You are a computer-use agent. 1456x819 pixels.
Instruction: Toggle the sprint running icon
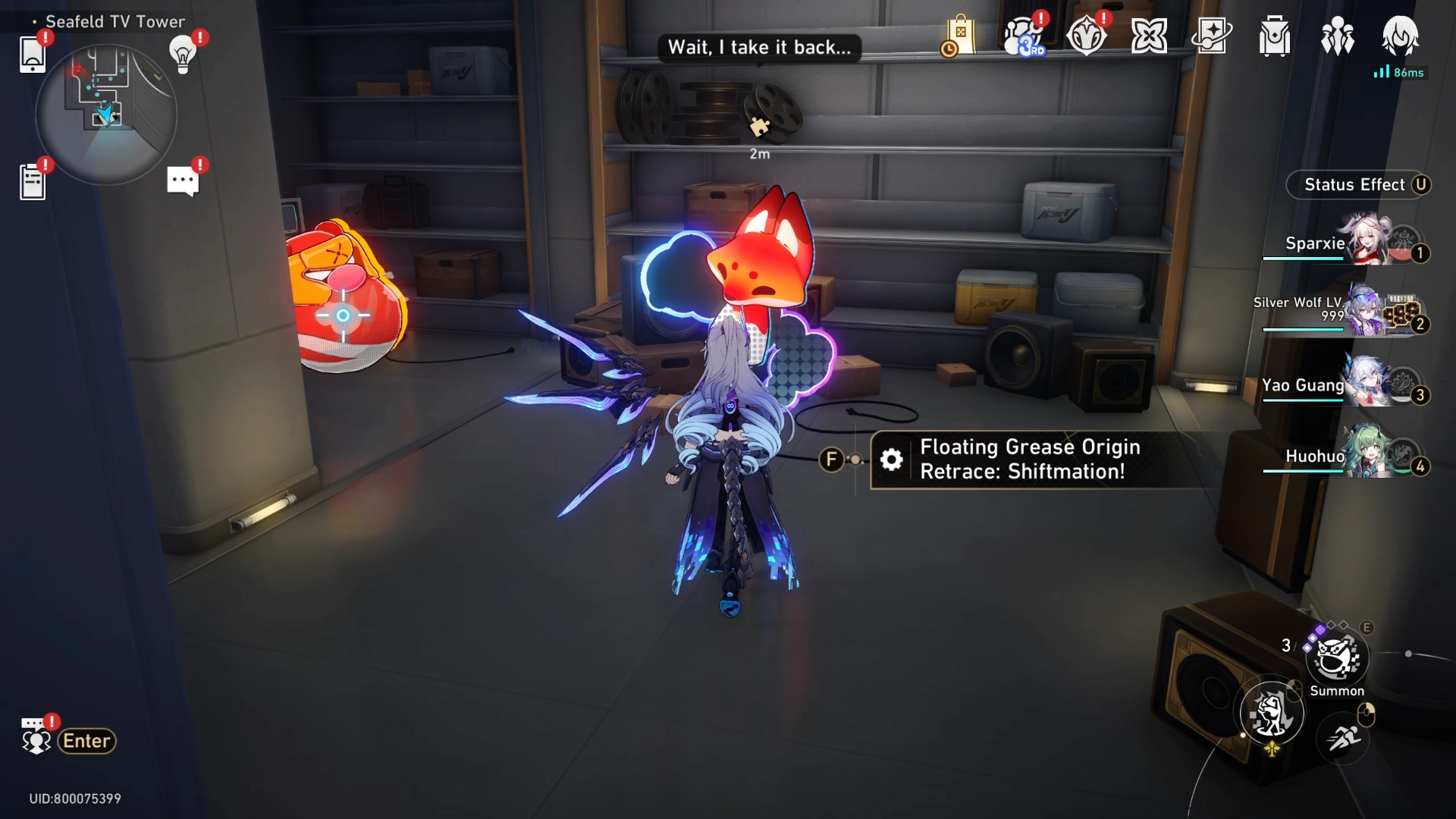(1343, 737)
